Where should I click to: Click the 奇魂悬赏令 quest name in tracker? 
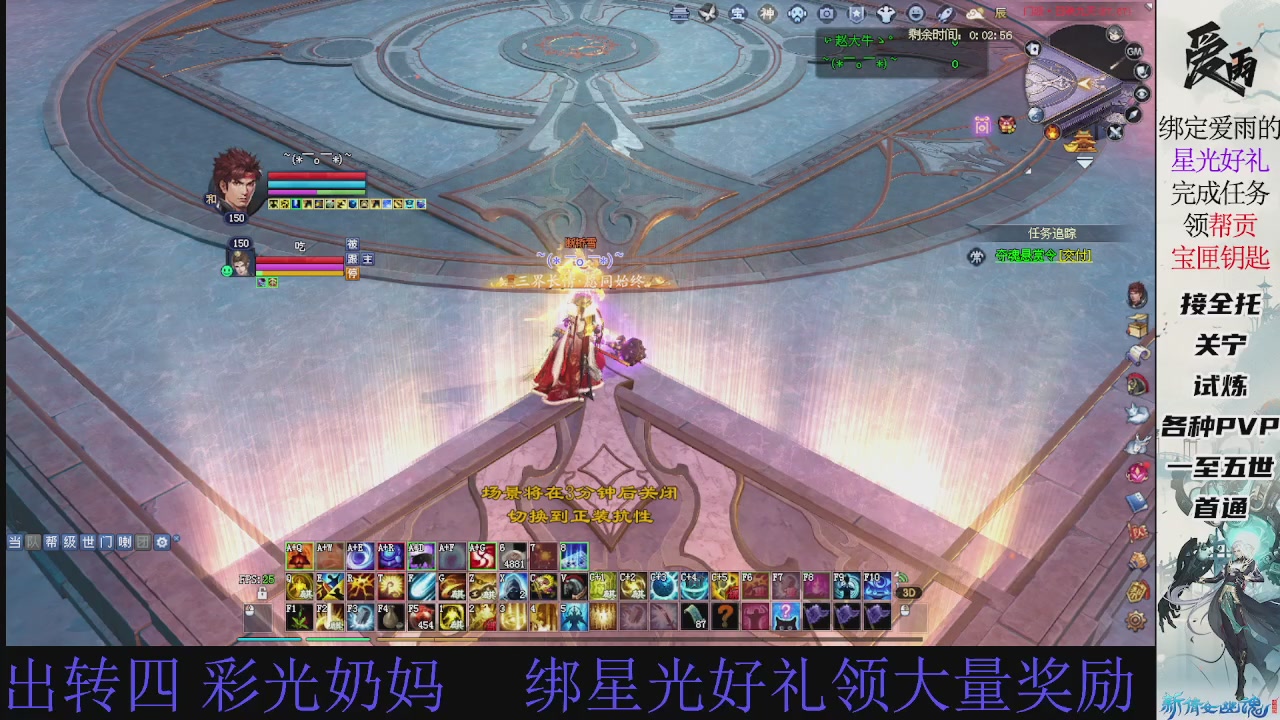tap(1026, 256)
